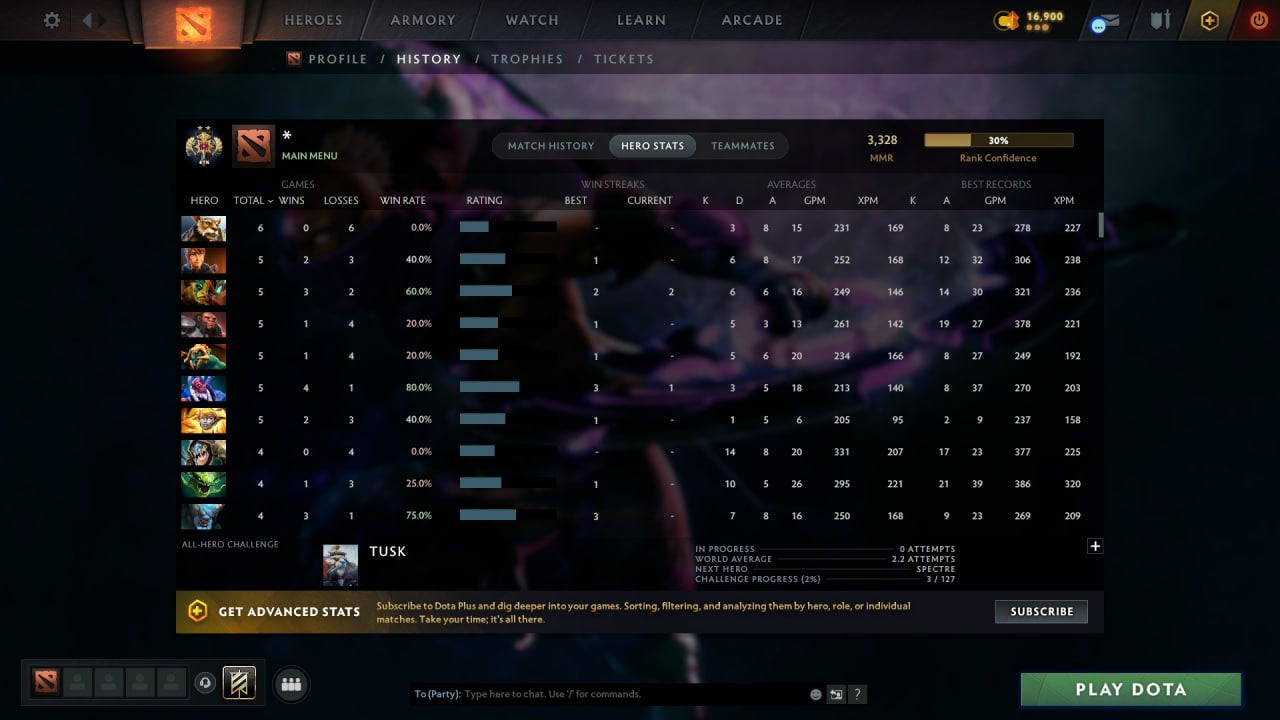The height and width of the screenshot is (720, 1280).
Task: Open the TOTAL column sort dropdown
Action: [x=253, y=200]
